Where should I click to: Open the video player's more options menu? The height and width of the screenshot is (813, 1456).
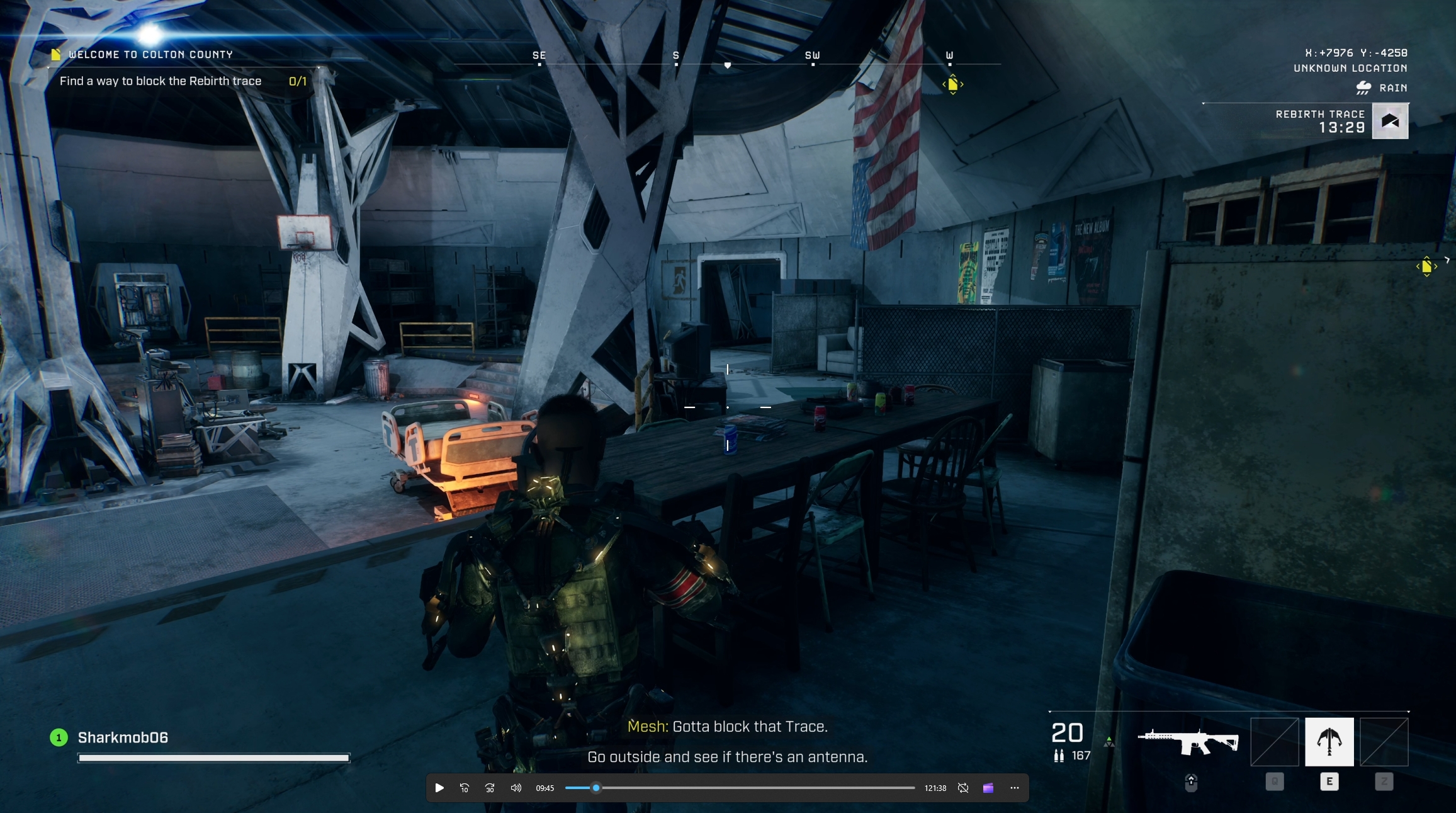1014,788
